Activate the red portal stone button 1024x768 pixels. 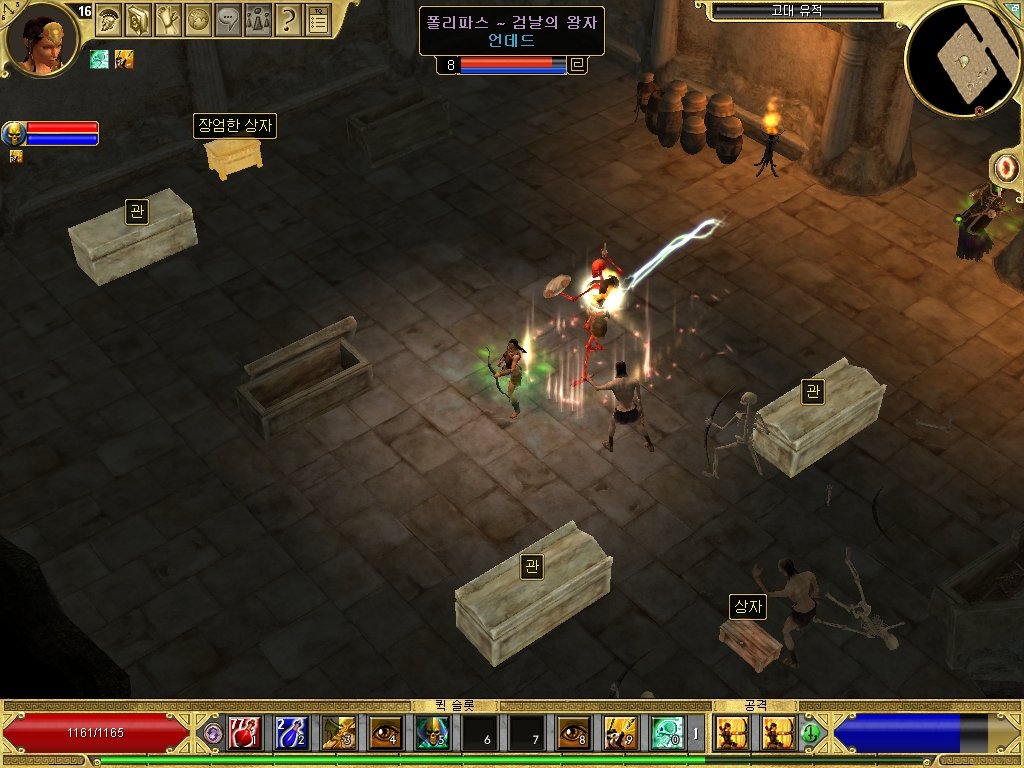pyautogui.click(x=1007, y=167)
